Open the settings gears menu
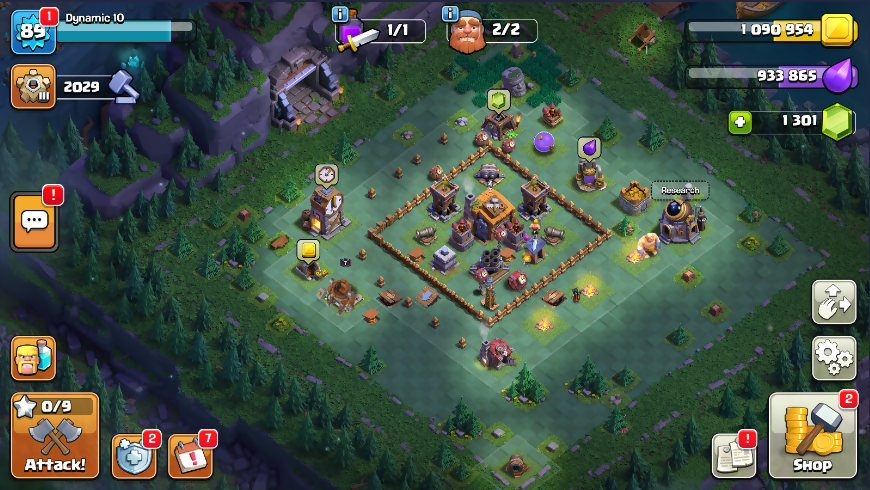This screenshot has height=490, width=870. click(x=833, y=357)
